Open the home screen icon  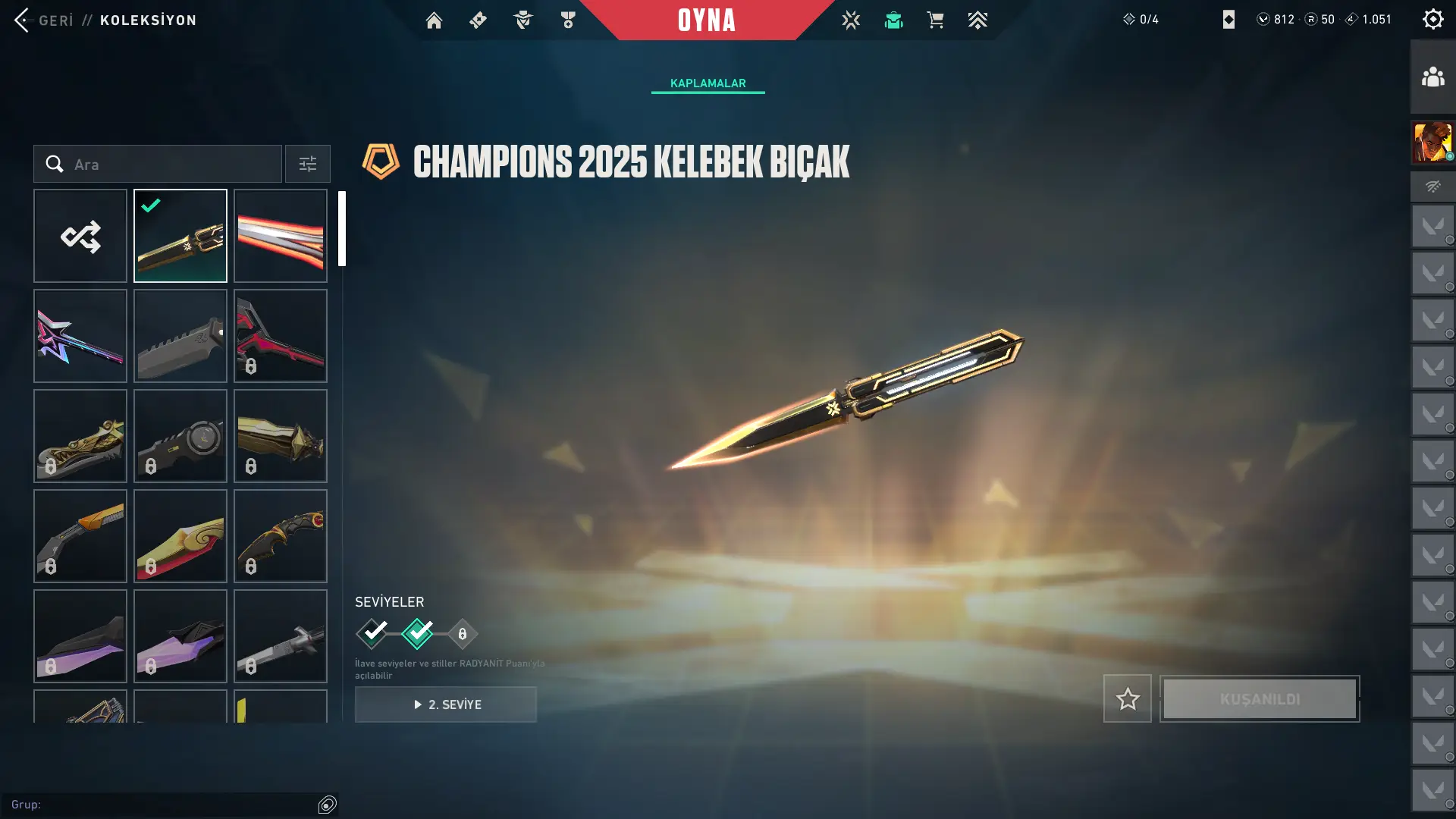coord(434,20)
